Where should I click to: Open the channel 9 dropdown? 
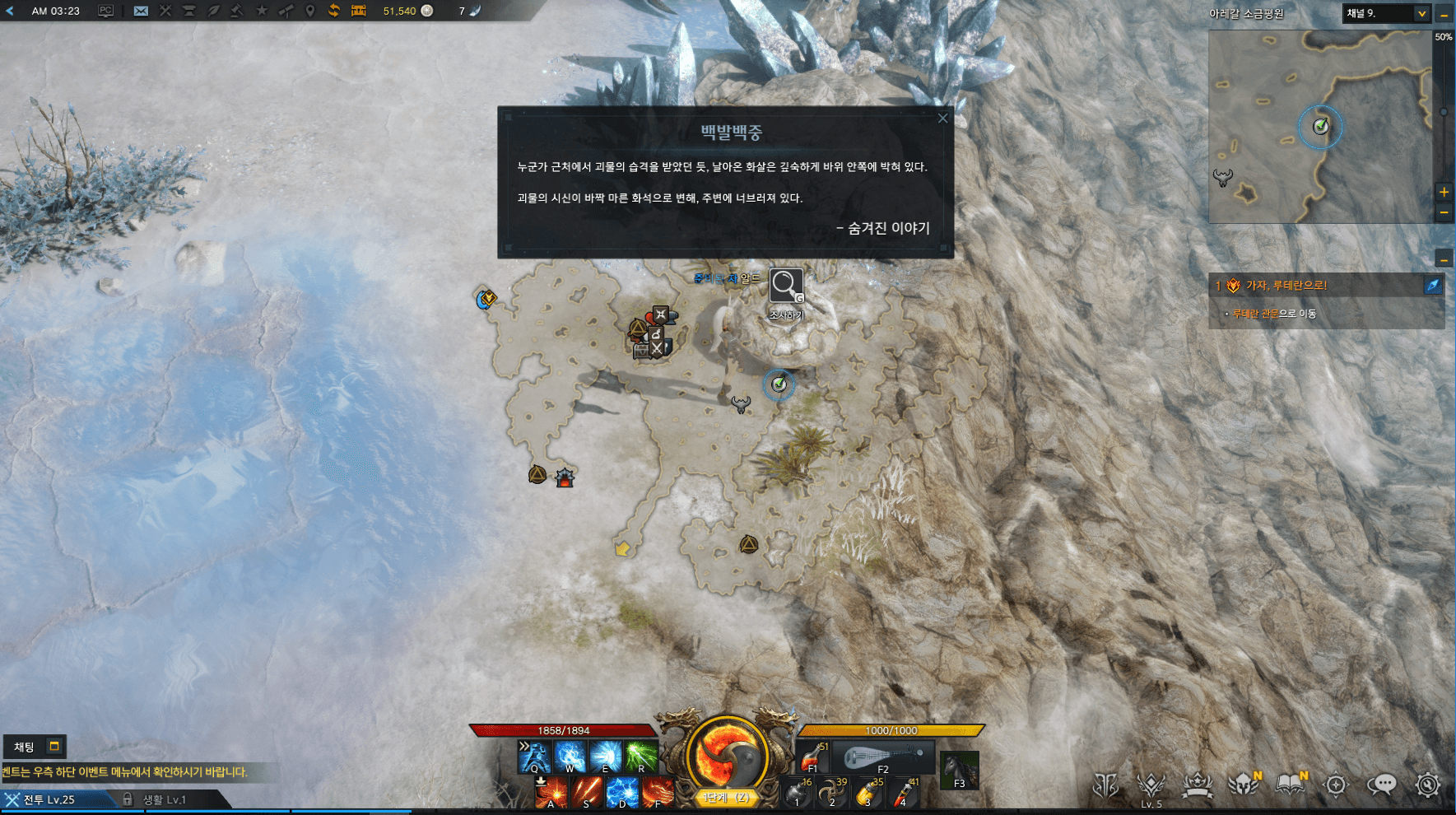coord(1421,13)
